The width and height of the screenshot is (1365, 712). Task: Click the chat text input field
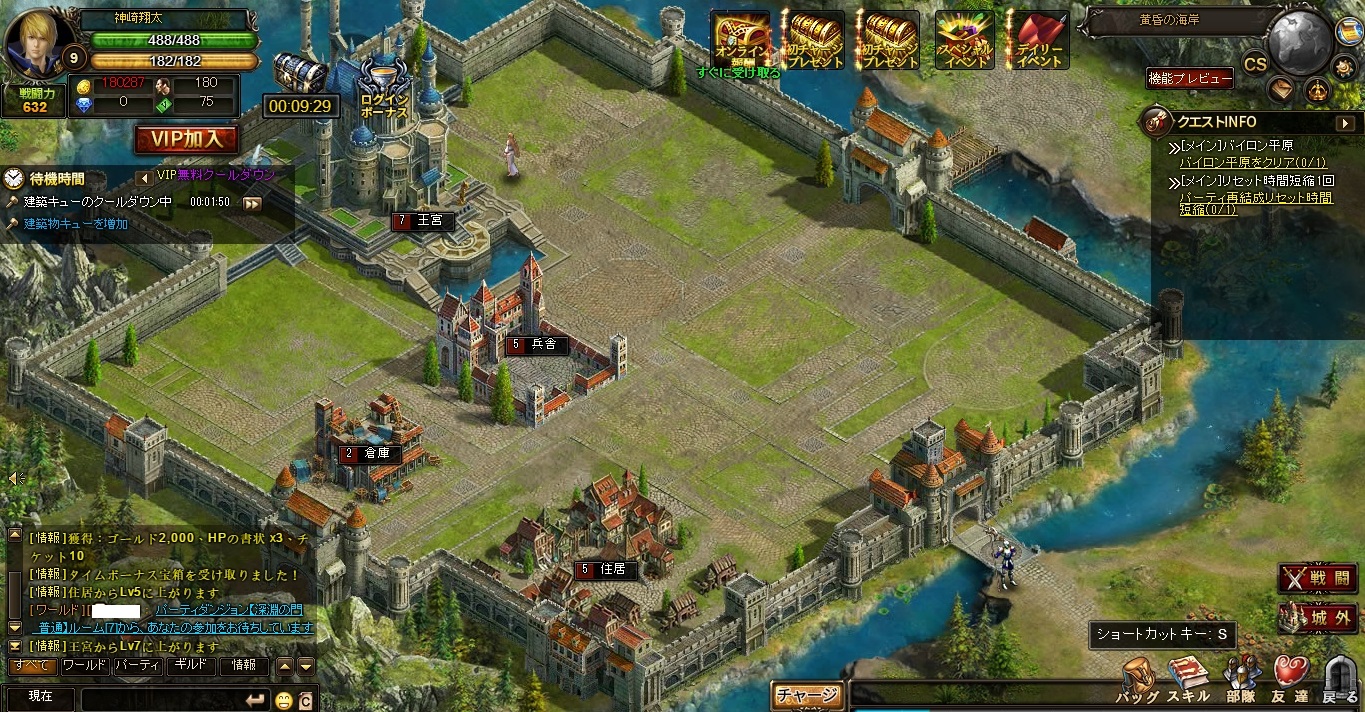[x=165, y=698]
